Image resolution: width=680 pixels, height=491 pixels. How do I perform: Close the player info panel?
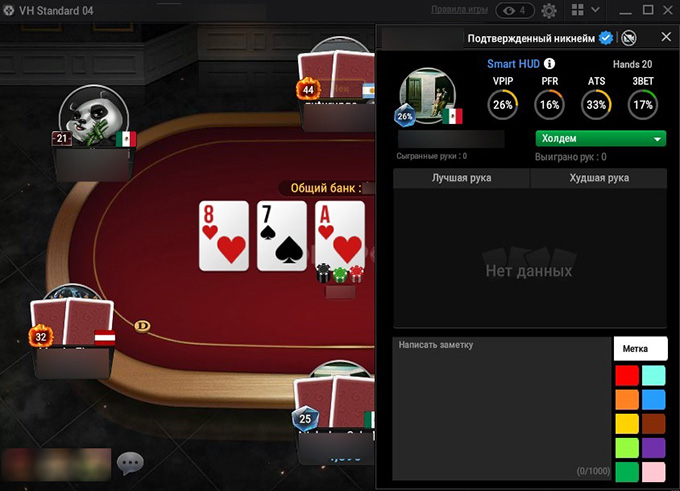pos(666,37)
